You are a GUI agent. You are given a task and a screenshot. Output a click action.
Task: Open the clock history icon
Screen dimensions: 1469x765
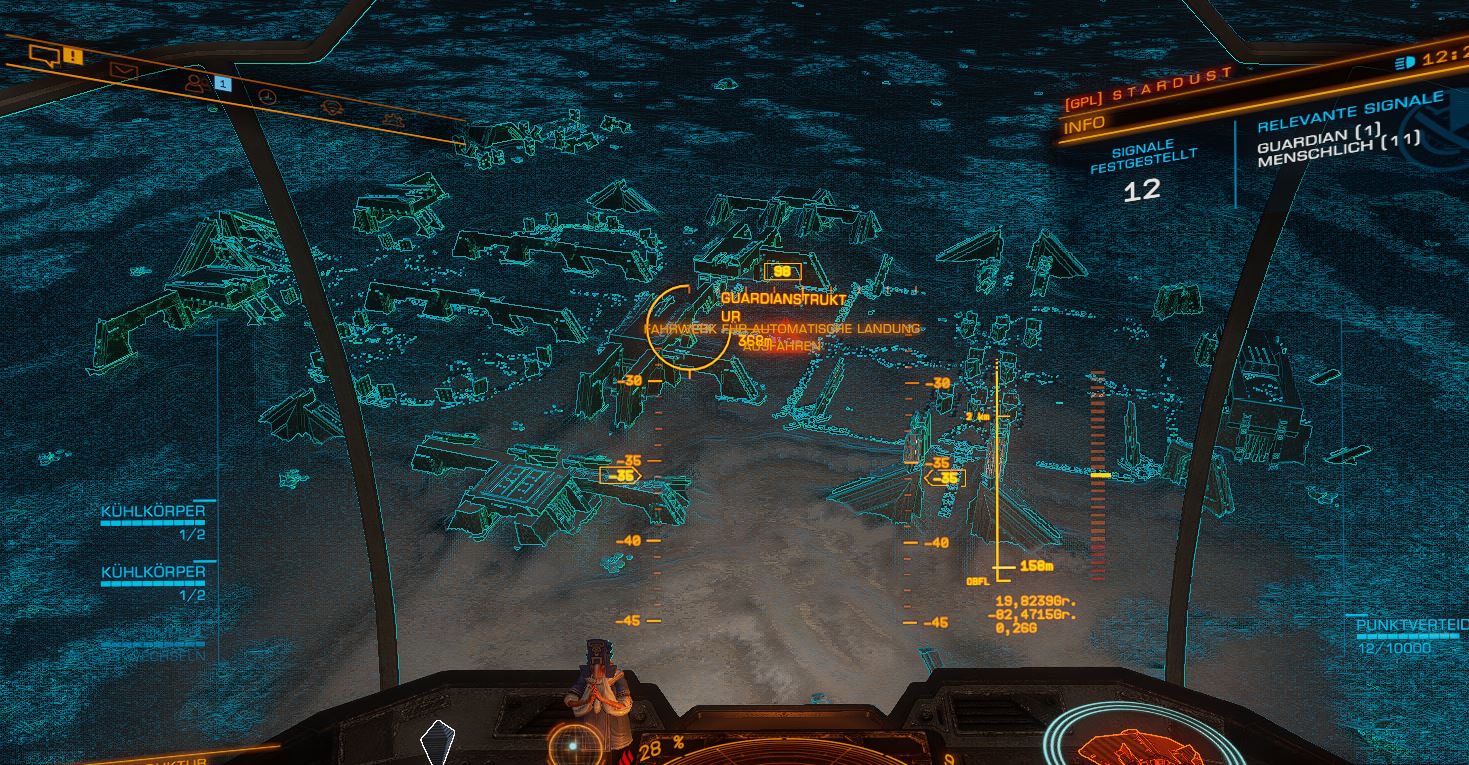(266, 96)
